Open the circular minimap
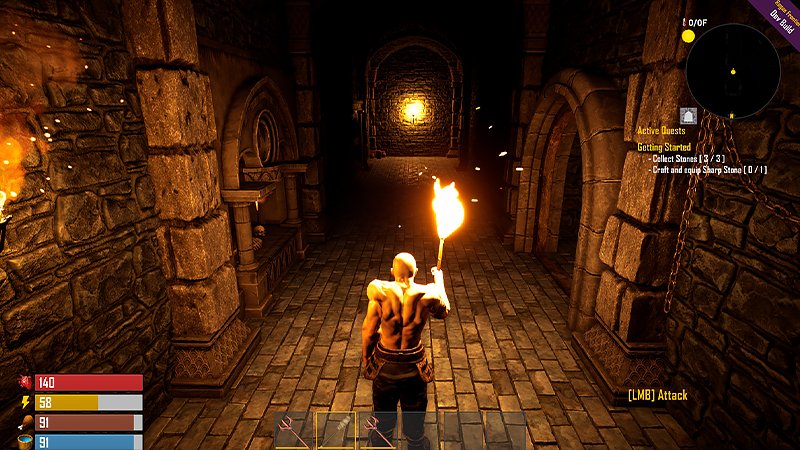Image resolution: width=800 pixels, height=450 pixels. (x=733, y=71)
